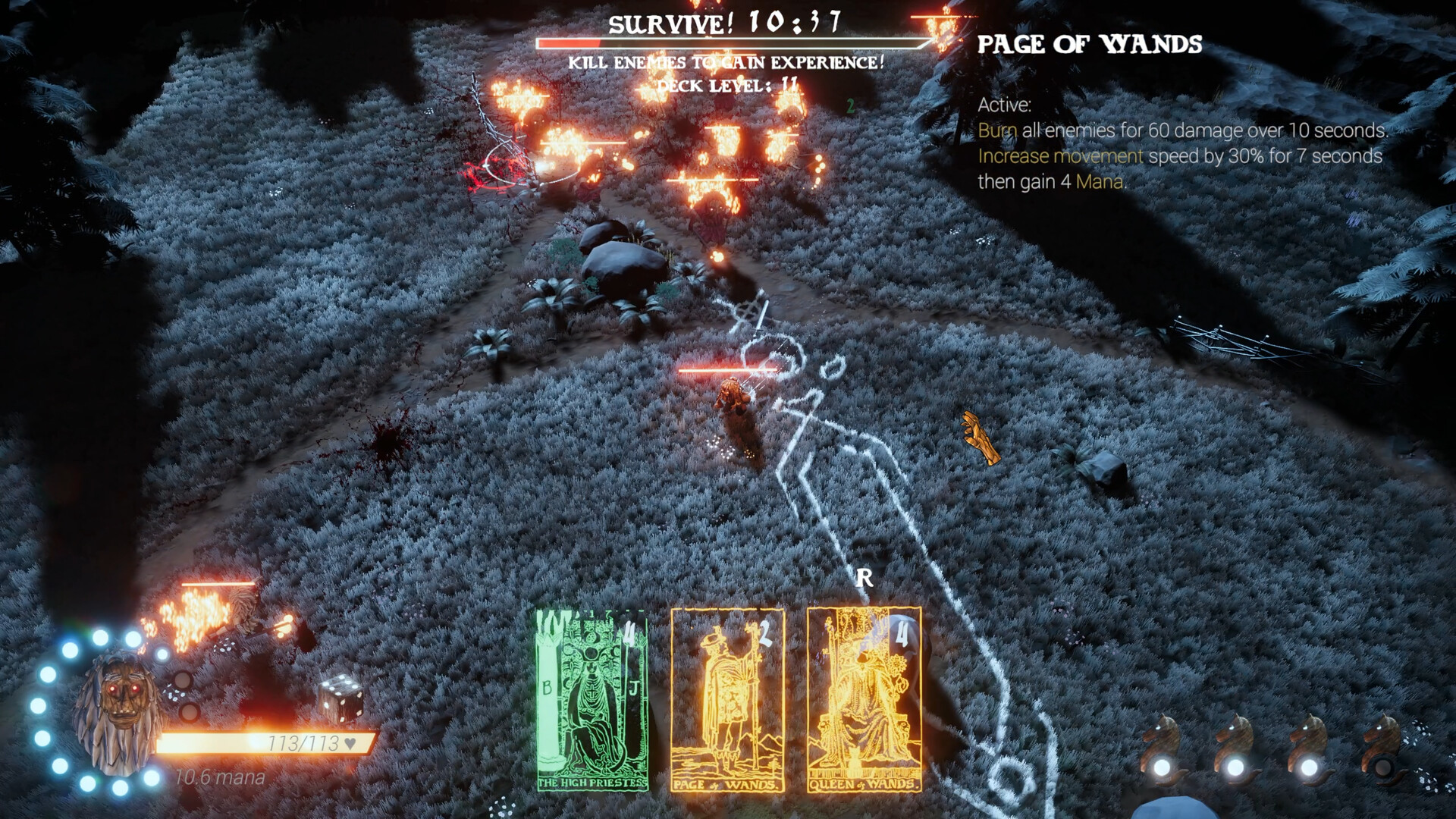Click the lion mask character portrait
This screenshot has height=819, width=1456.
click(x=118, y=713)
